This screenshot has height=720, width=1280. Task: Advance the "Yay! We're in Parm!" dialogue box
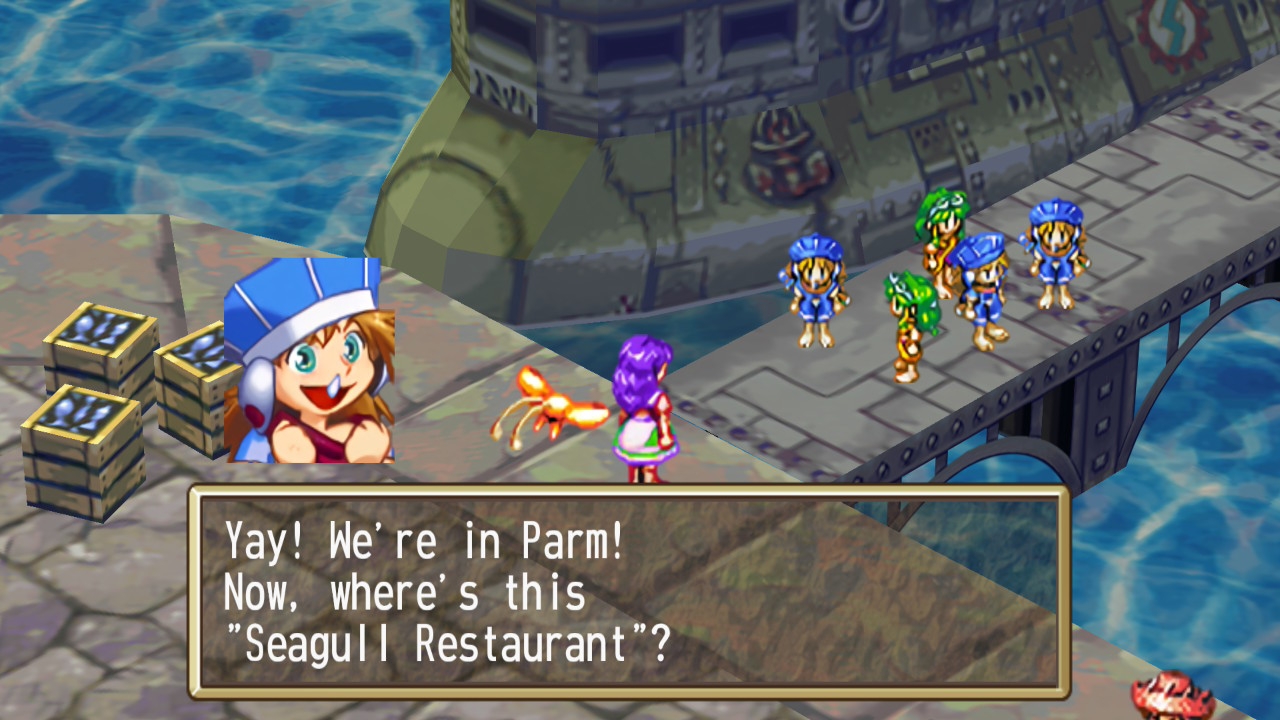tap(629, 592)
